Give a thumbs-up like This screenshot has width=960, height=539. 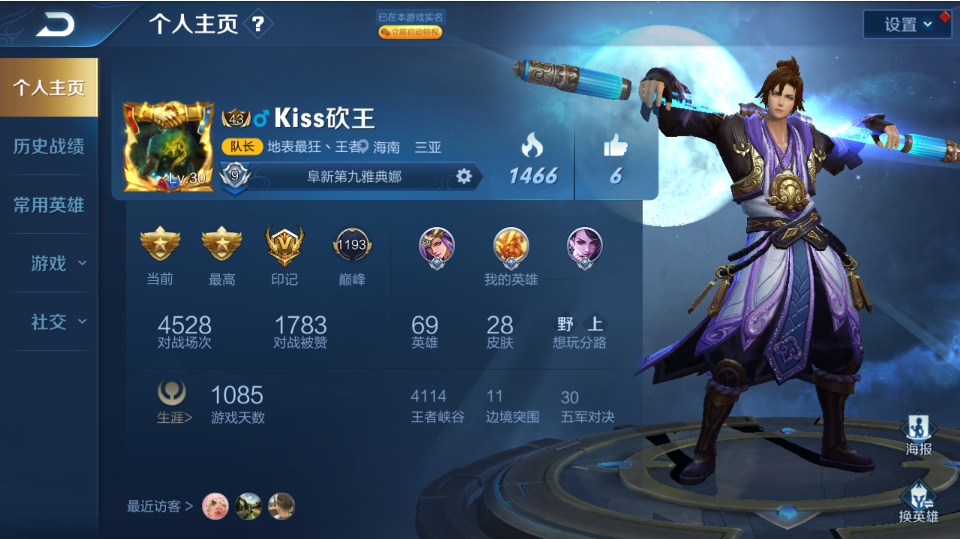(x=615, y=147)
